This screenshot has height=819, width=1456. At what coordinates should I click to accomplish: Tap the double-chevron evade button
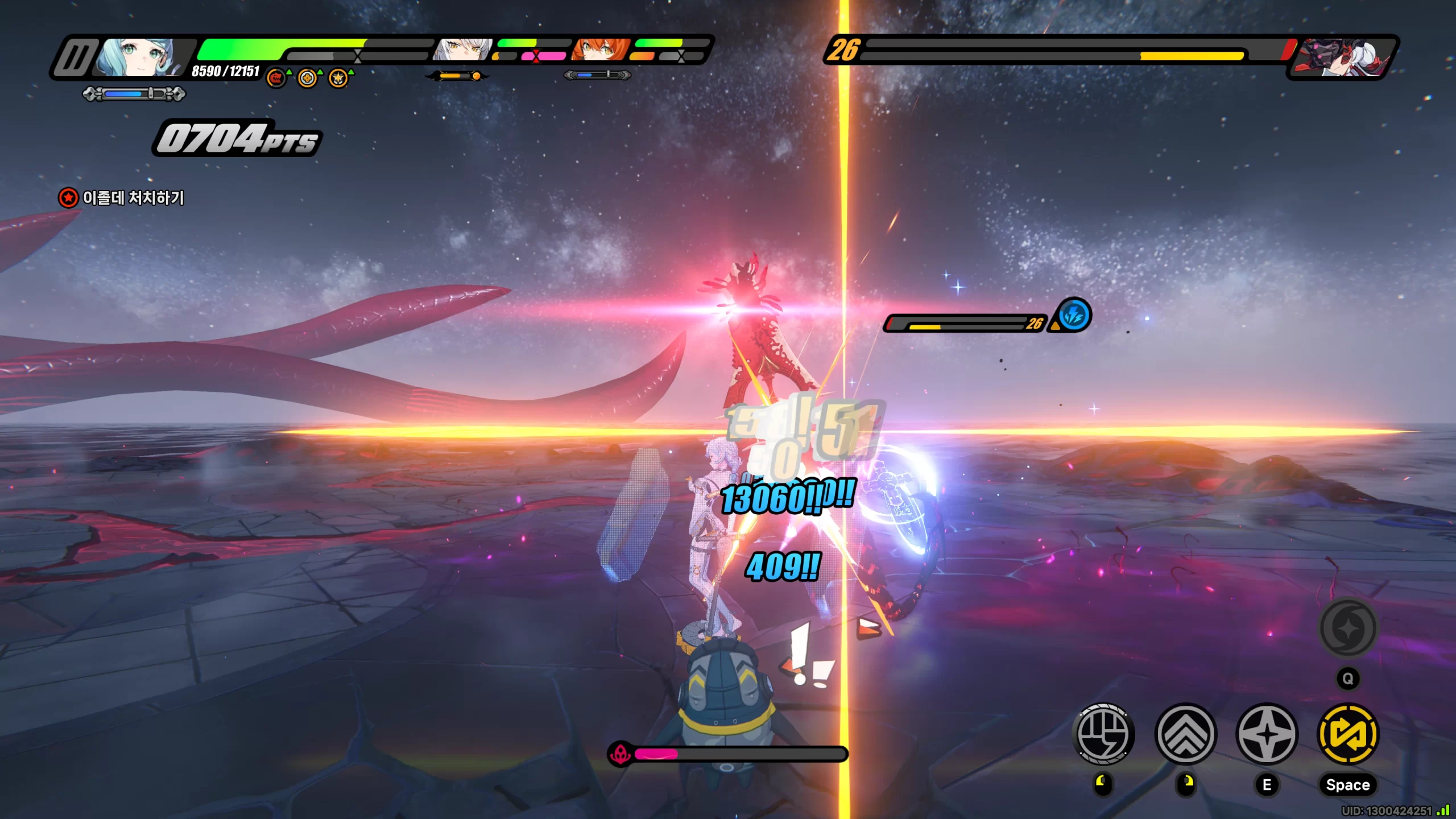click(x=1186, y=734)
